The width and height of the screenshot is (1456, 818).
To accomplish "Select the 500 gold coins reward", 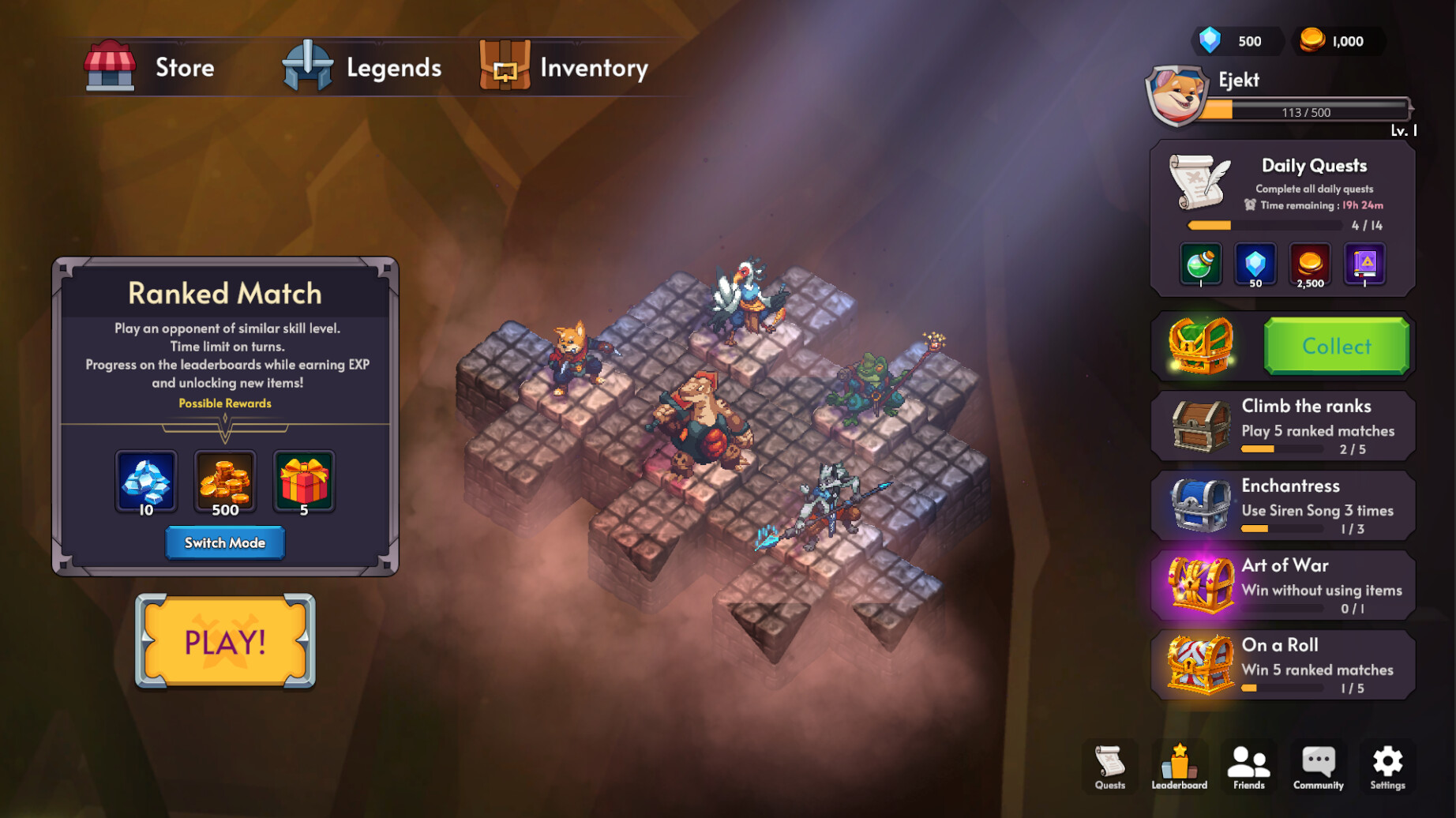I will 225,482.
